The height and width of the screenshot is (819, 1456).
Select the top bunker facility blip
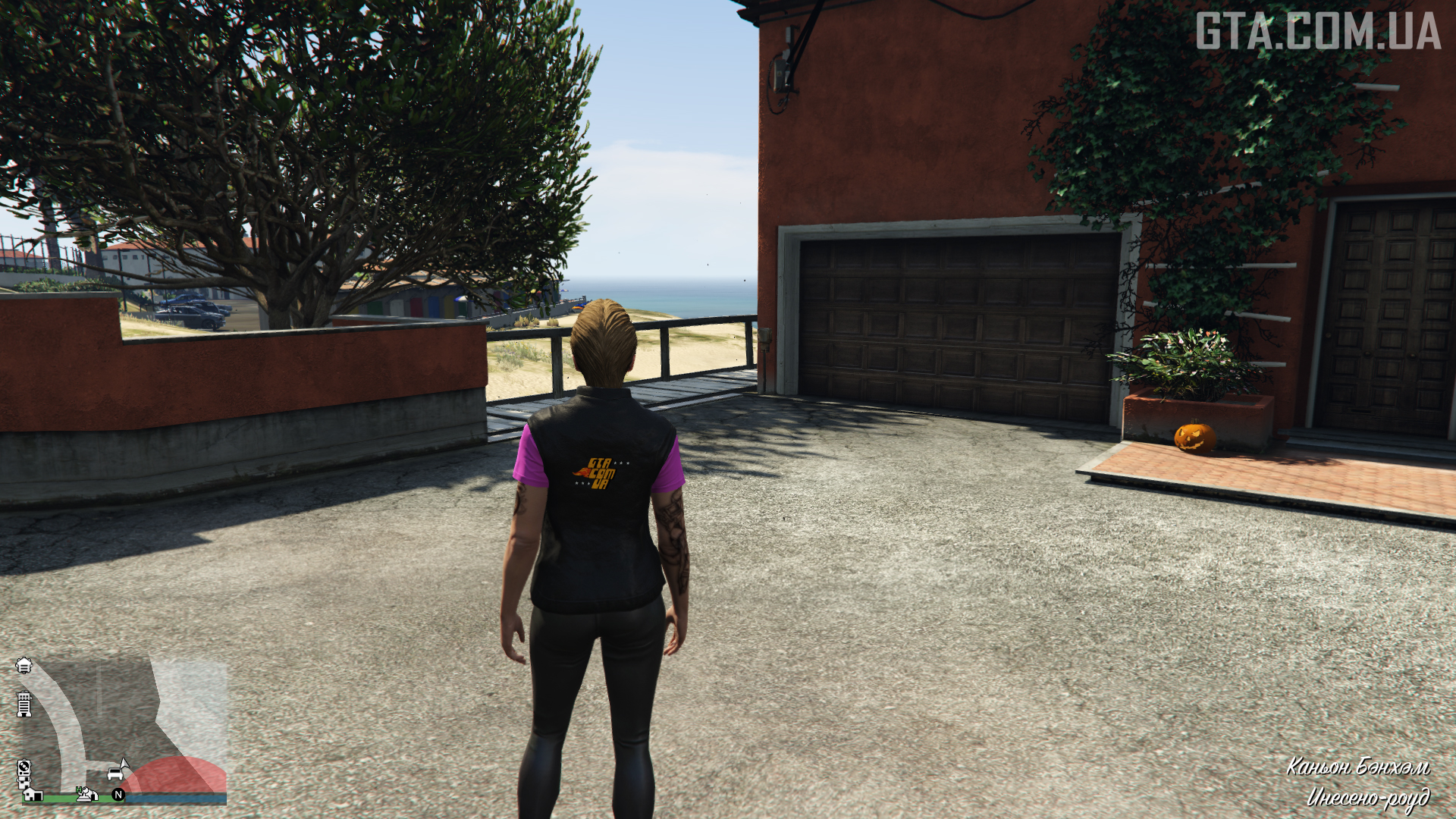coord(24,665)
